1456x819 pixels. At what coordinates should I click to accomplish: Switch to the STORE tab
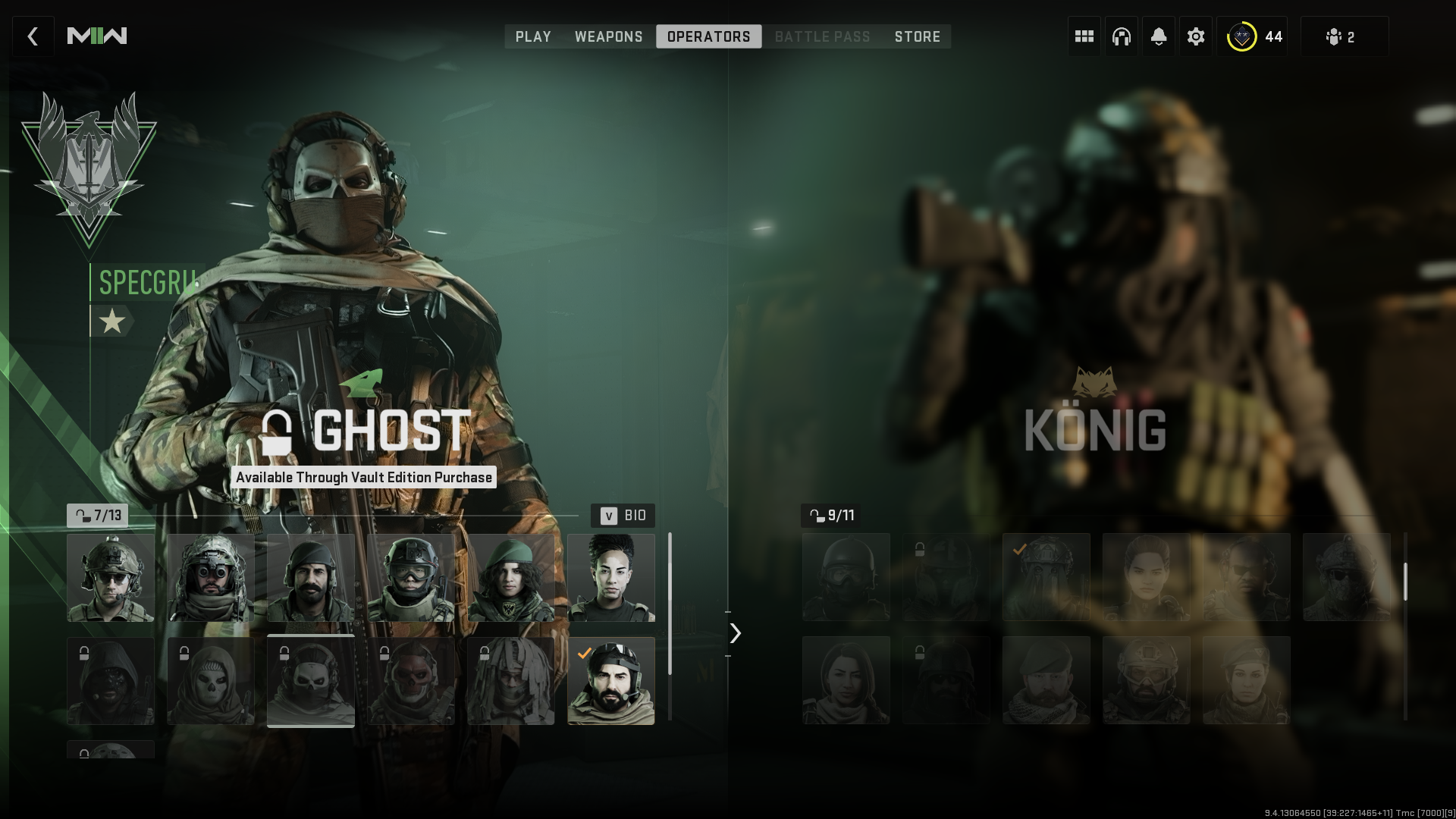917,36
